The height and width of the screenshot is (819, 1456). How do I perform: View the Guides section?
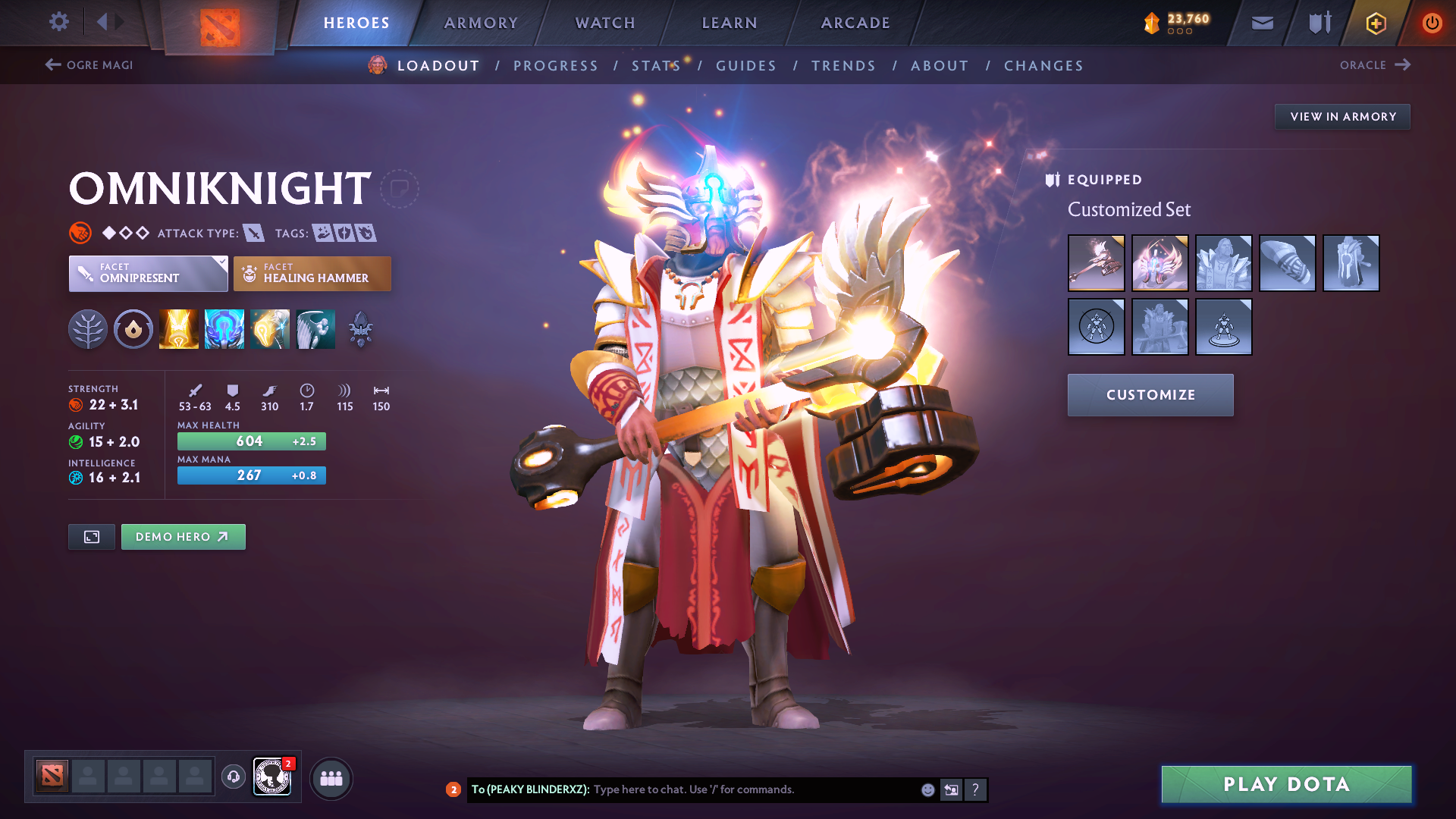coord(746,66)
